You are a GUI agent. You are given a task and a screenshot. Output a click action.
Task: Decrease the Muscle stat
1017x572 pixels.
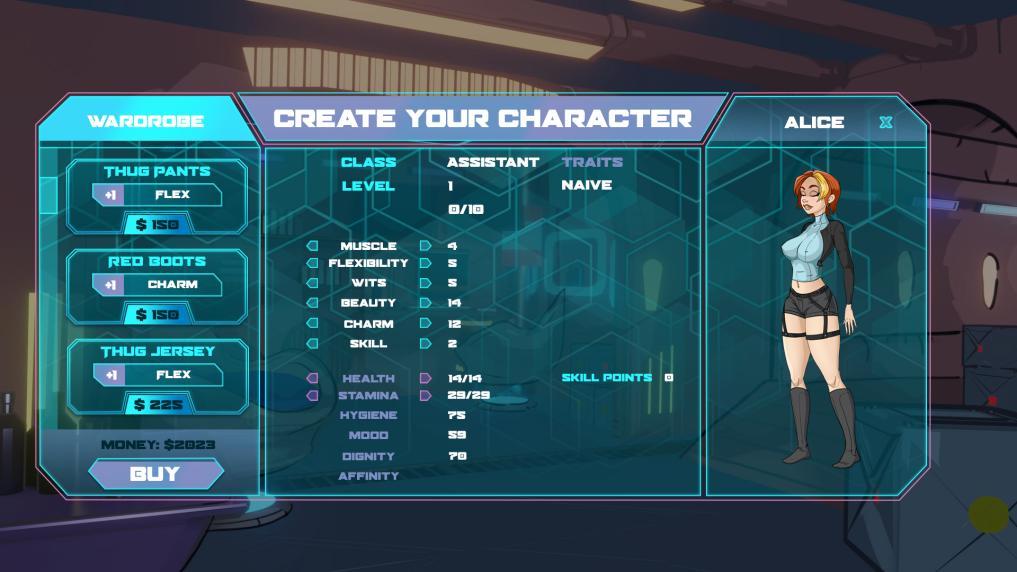(x=312, y=246)
